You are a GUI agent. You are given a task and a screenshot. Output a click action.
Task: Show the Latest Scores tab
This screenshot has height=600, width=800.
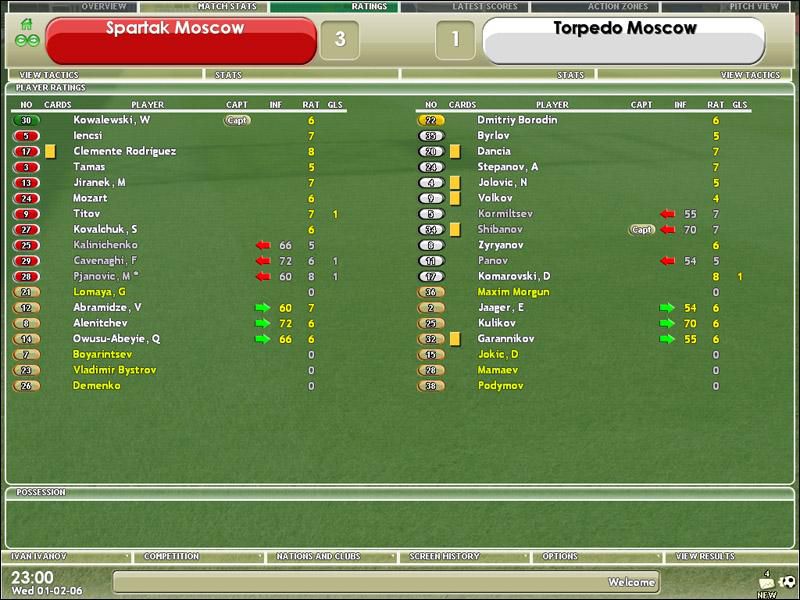(485, 7)
